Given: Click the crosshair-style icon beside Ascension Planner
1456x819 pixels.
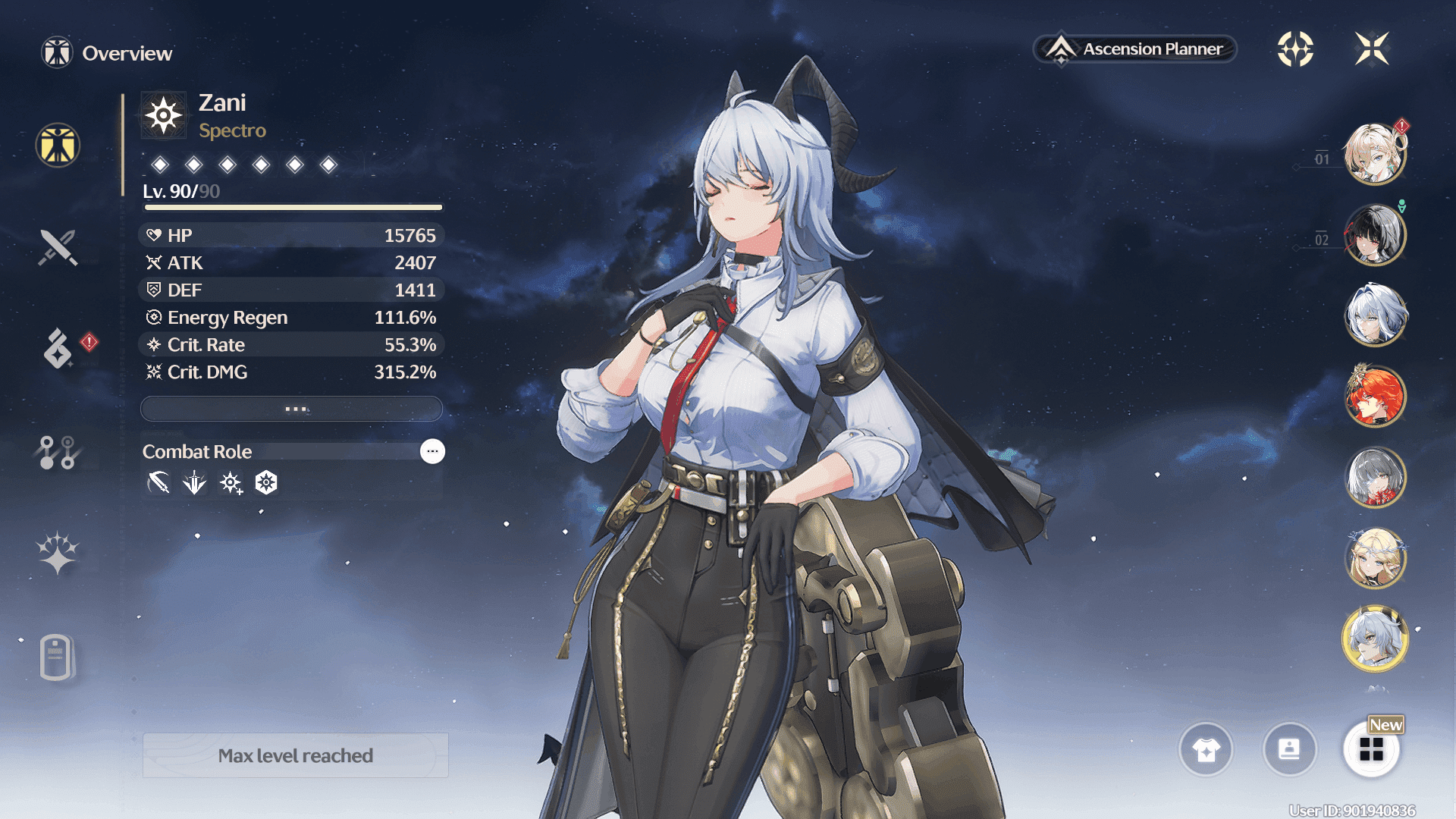Looking at the screenshot, I should point(1295,49).
